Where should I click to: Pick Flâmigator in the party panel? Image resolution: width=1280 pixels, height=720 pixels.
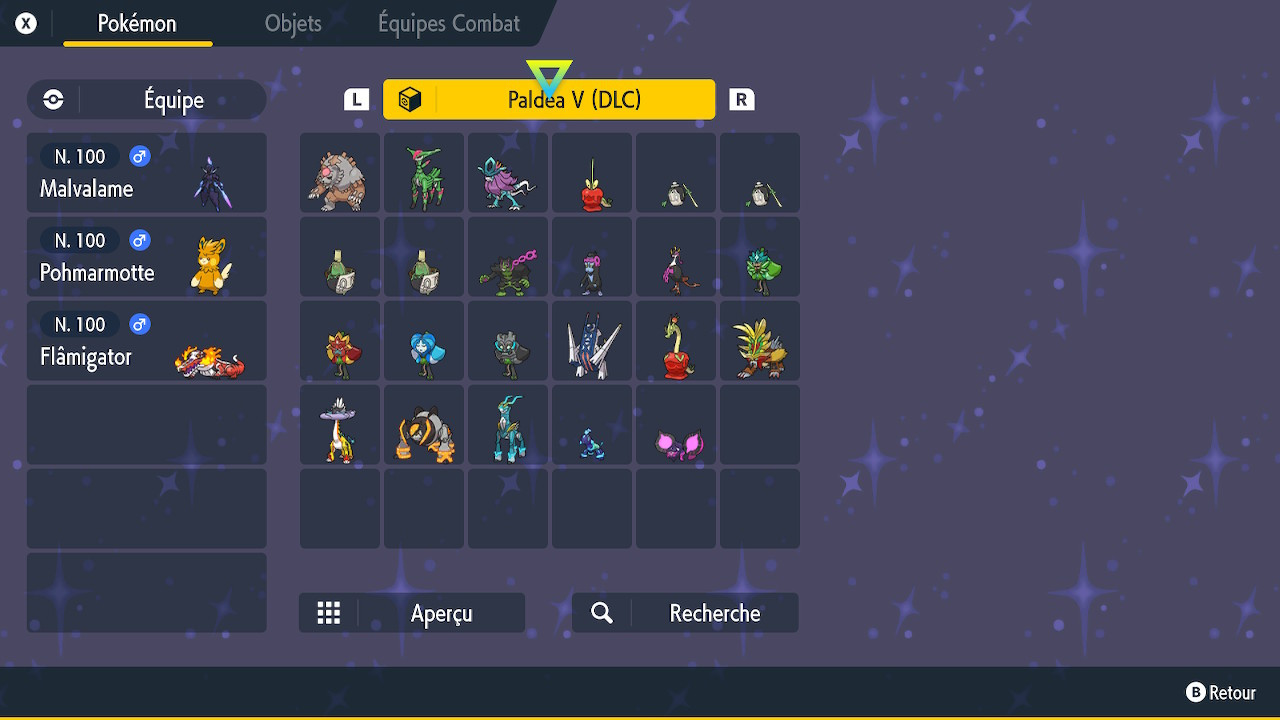pos(147,341)
